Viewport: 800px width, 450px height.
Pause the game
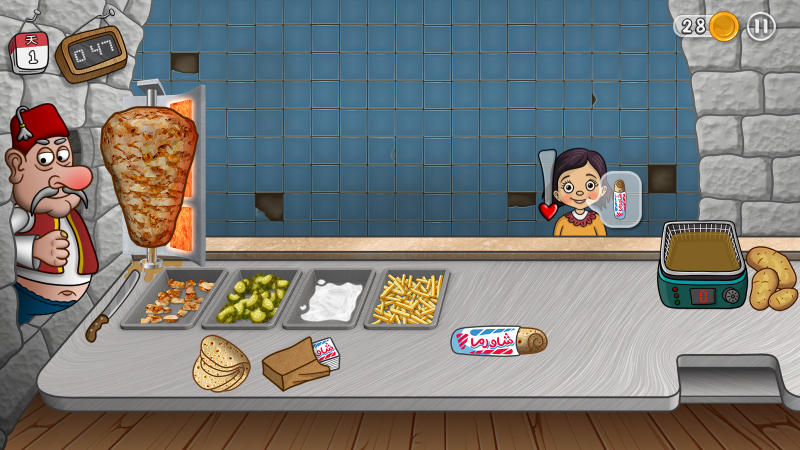coord(761,26)
